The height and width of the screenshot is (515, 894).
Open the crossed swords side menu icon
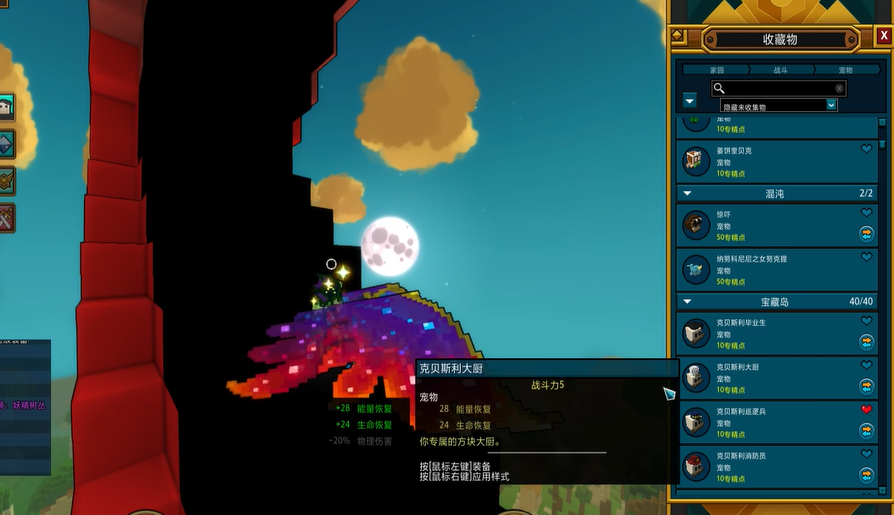6,216
